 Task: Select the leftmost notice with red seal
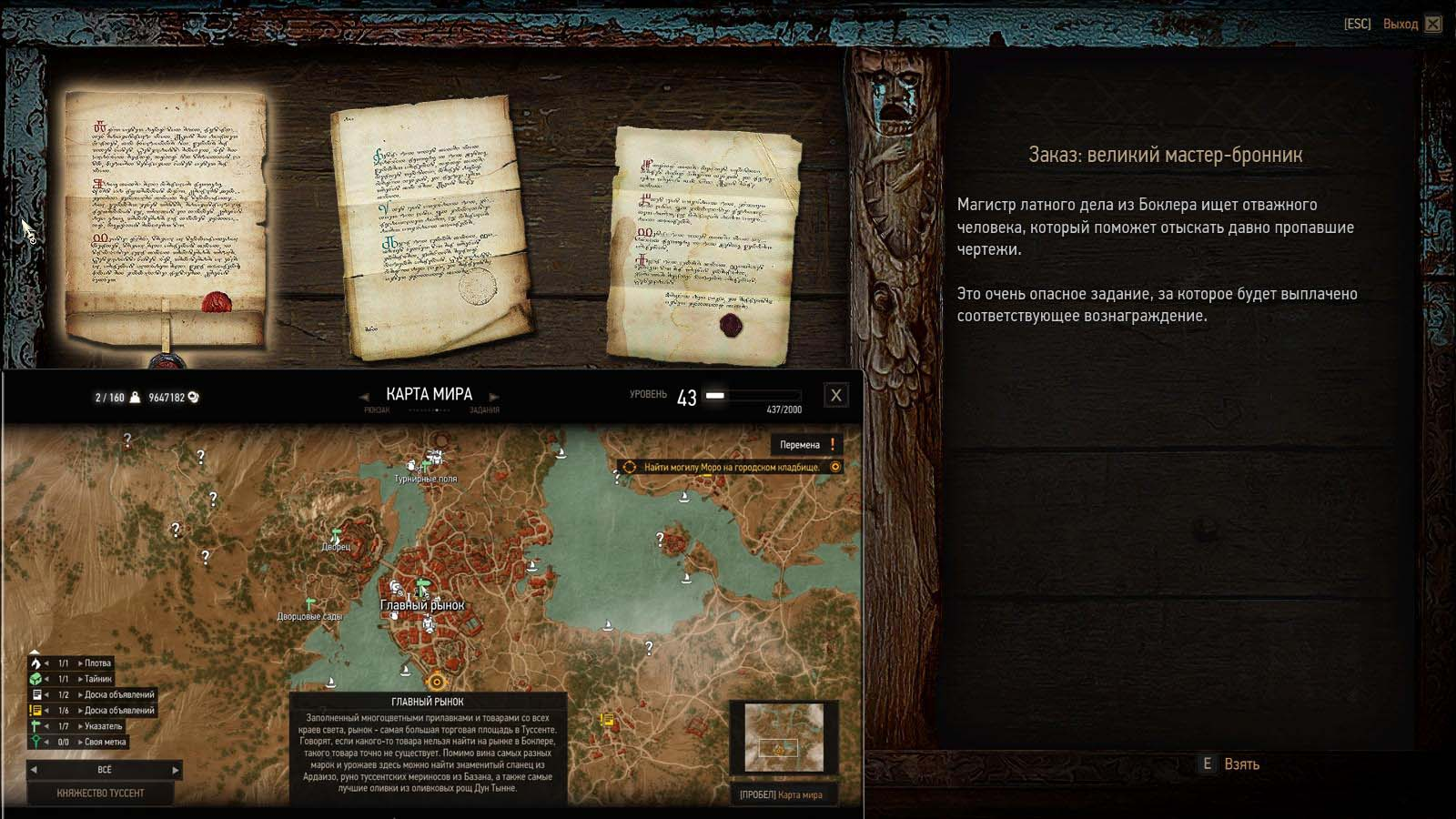click(x=167, y=218)
